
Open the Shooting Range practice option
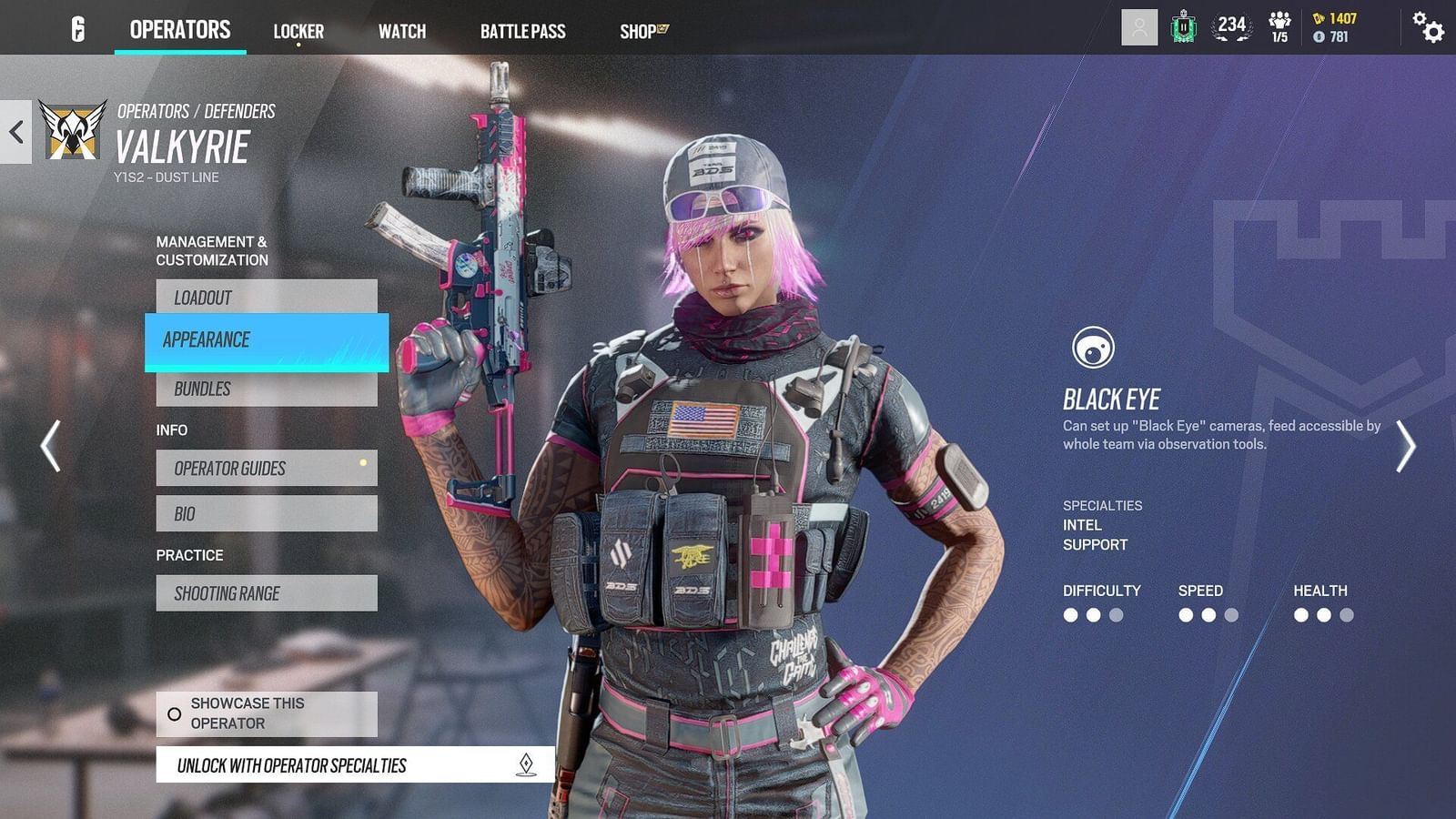tap(266, 592)
